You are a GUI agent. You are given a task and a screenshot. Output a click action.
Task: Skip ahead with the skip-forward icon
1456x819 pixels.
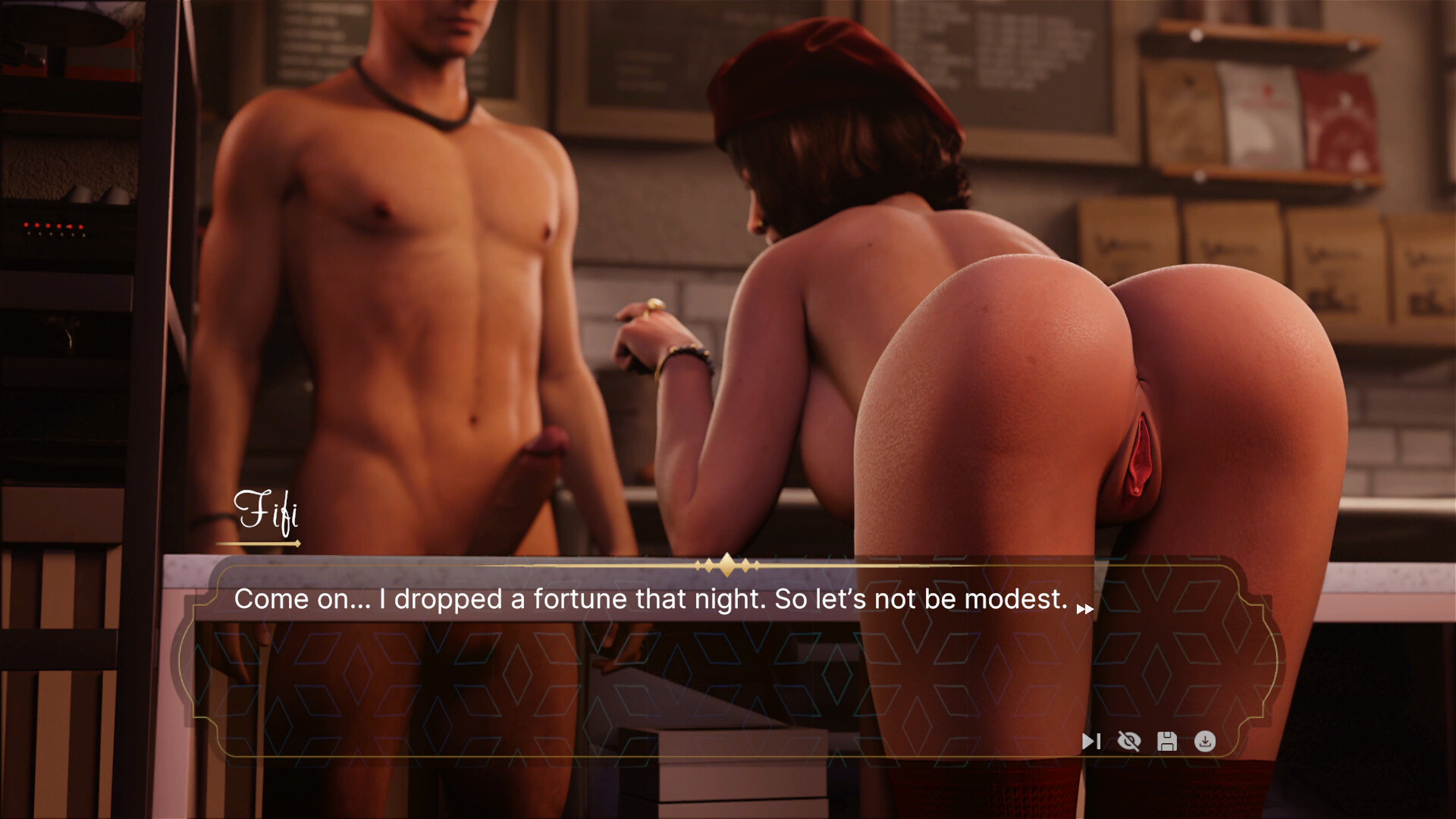pos(1090,741)
